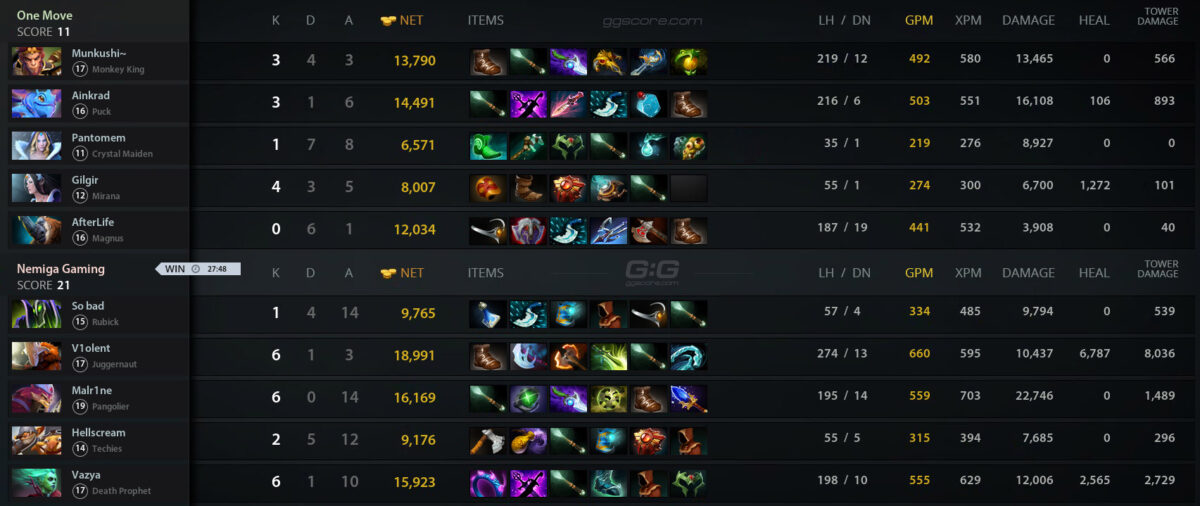Click the One Move team name

pyautogui.click(x=45, y=16)
